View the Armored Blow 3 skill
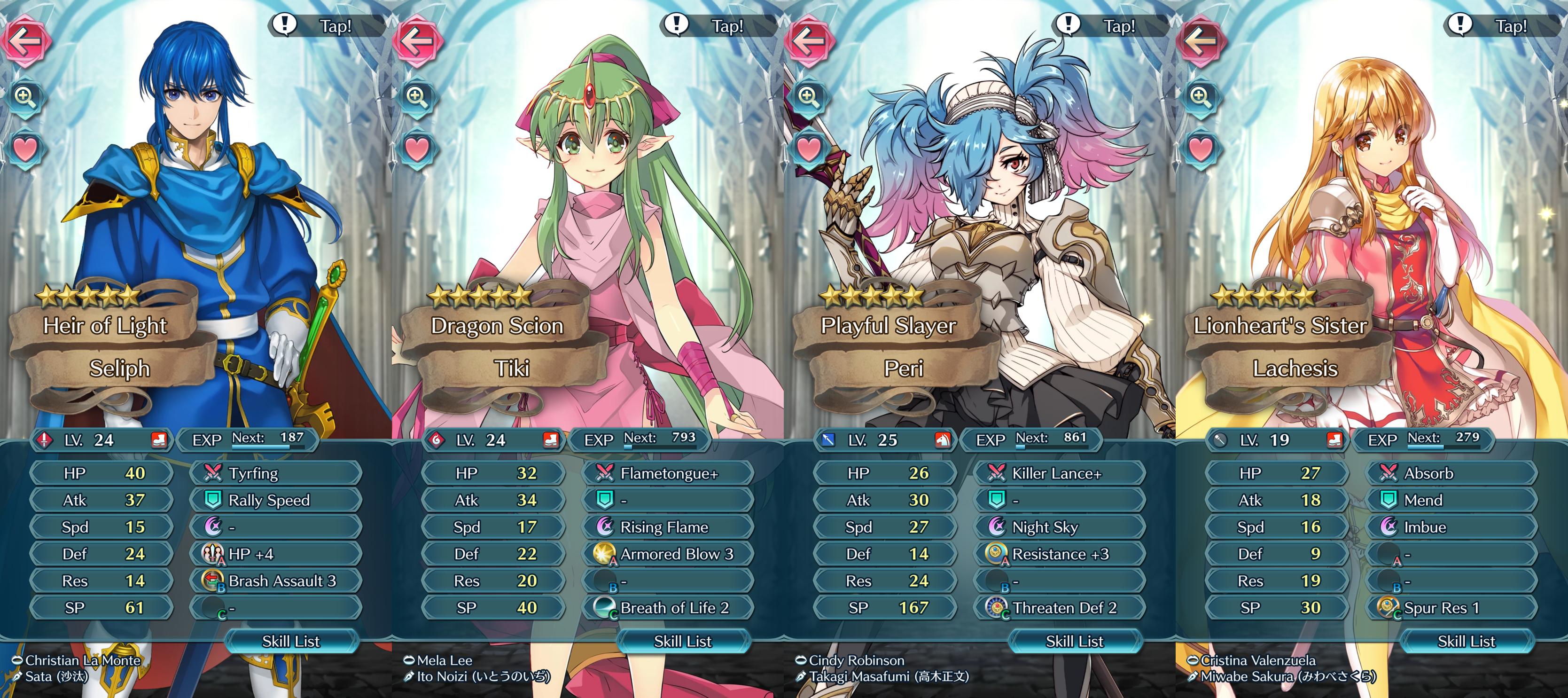 pos(668,554)
